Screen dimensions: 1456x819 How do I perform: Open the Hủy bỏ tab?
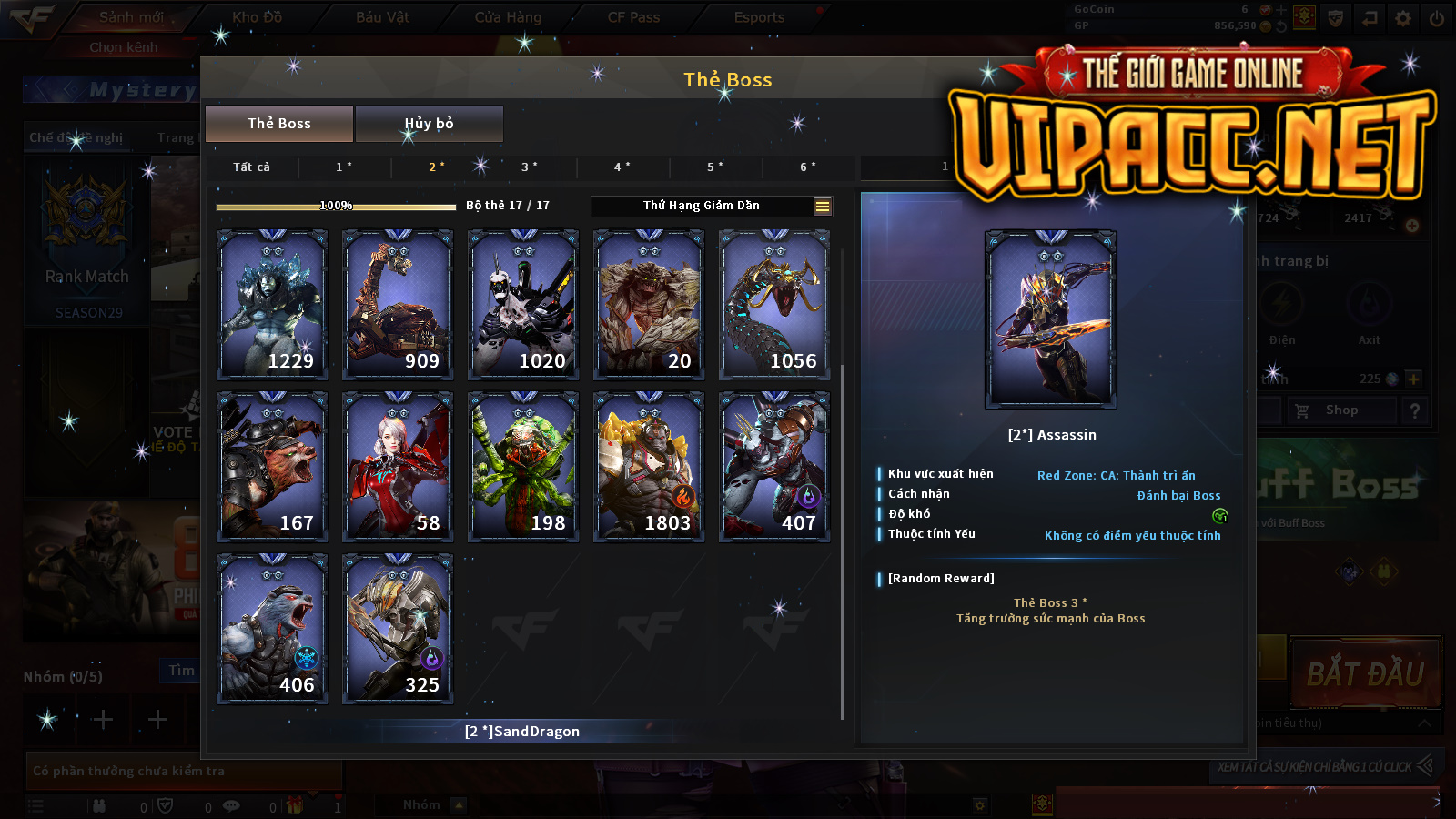[x=429, y=124]
